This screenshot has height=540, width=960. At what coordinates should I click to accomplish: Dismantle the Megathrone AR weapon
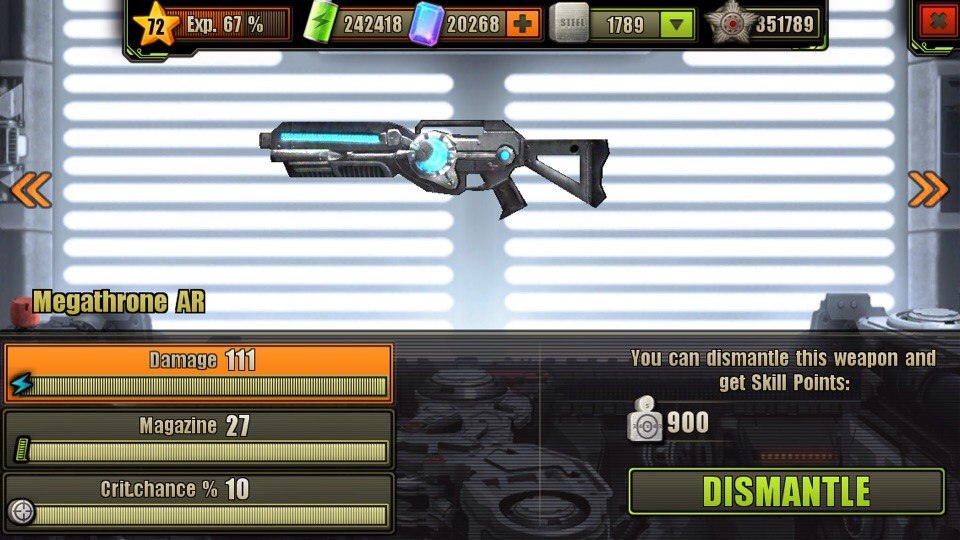(x=786, y=491)
